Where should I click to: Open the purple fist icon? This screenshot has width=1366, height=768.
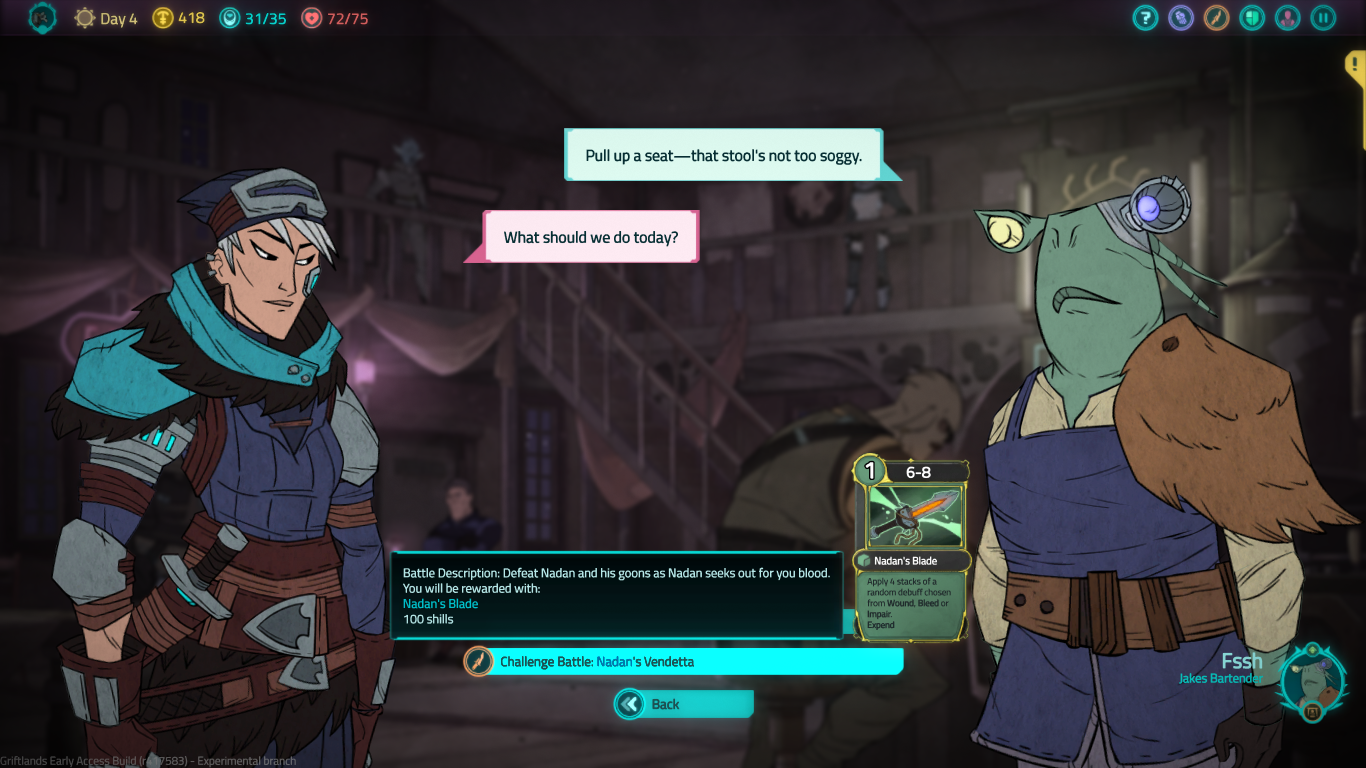tap(1181, 18)
